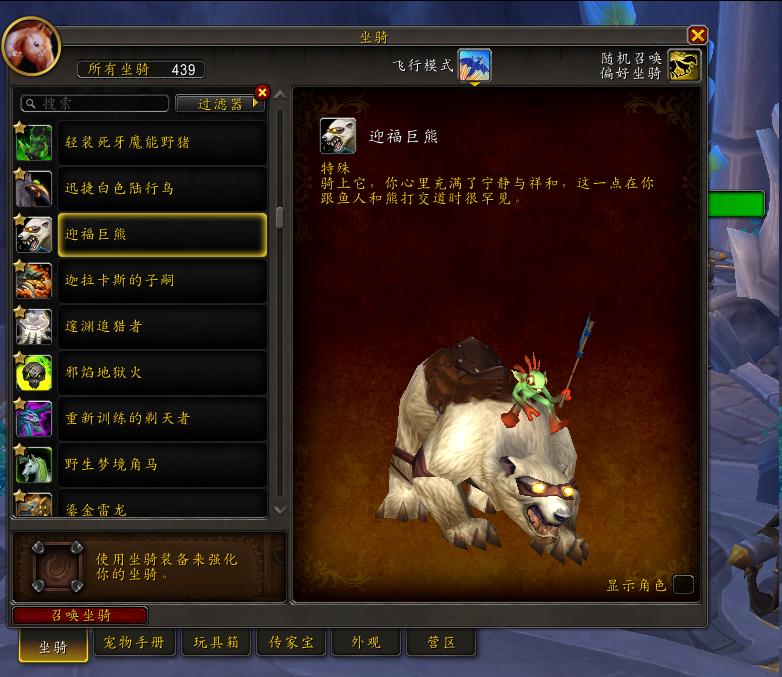
Task: Close the mount journal window
Action: coord(698,35)
